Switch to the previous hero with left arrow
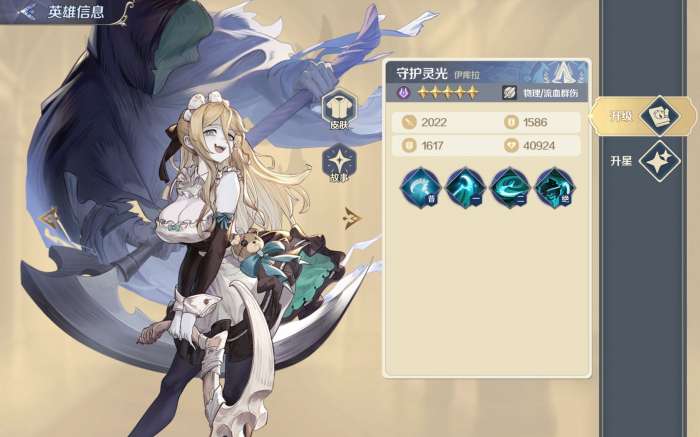The height and width of the screenshot is (437, 700). [47, 217]
